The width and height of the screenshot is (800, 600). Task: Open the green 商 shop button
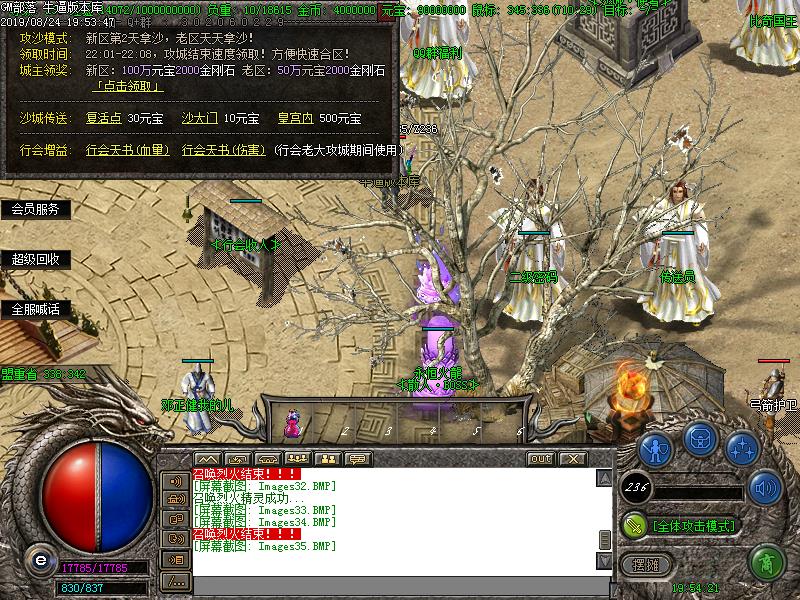click(766, 562)
